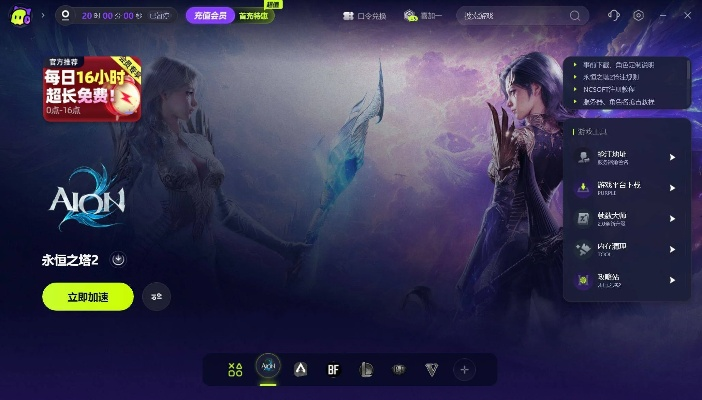Image resolution: width=702 pixels, height=400 pixels.
Task: Click the green 立即加速 accelerate button
Action: pos(87,296)
